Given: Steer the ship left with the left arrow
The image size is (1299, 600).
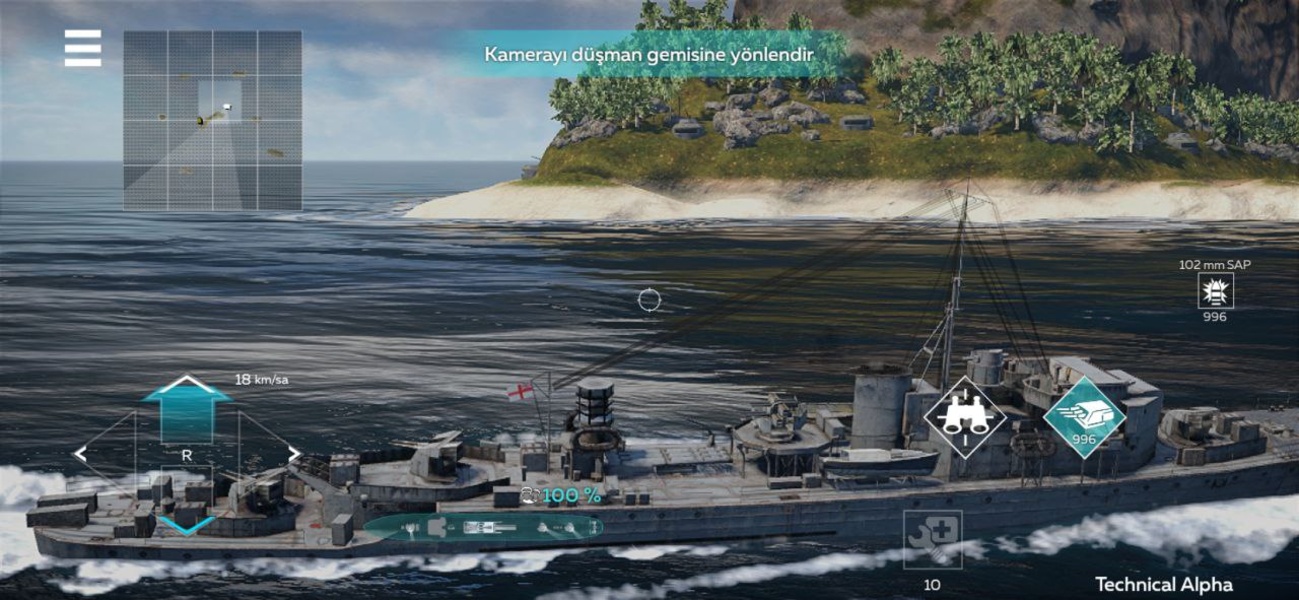Looking at the screenshot, I should (81, 455).
